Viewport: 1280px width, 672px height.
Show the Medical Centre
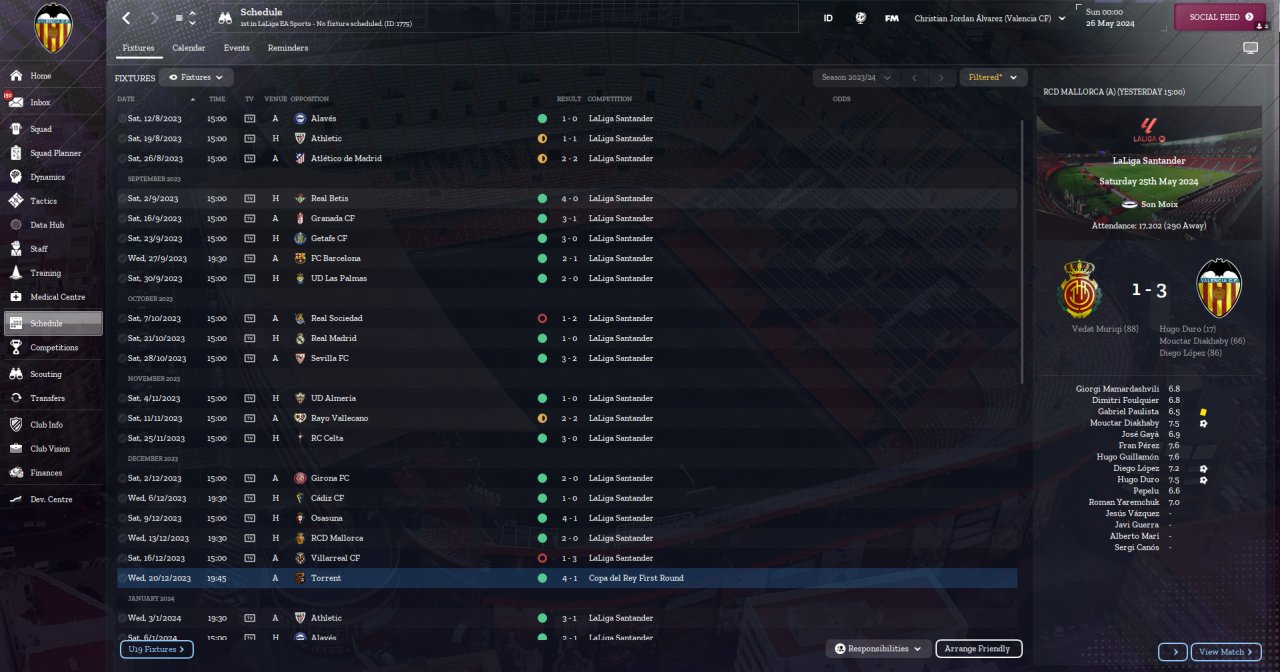(x=57, y=297)
